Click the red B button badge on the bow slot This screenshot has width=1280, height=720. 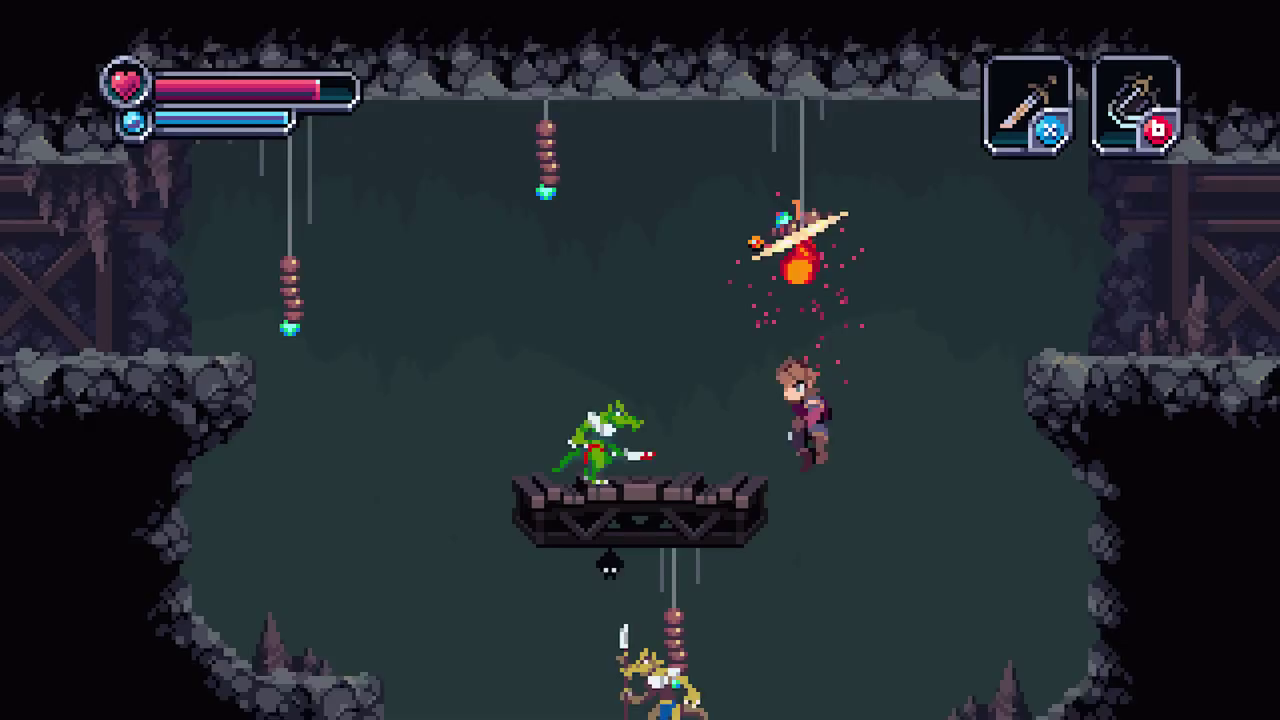[x=1159, y=130]
